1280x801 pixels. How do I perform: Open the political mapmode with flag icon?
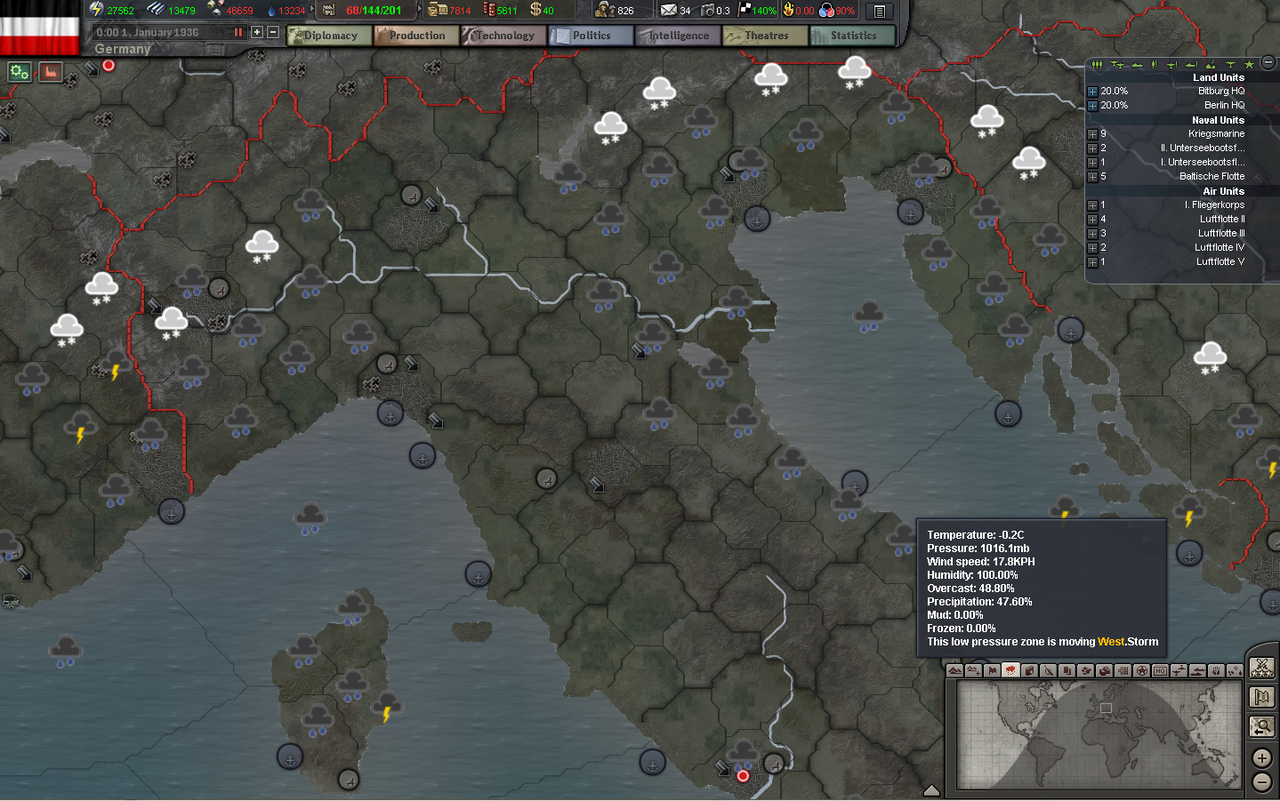(990, 670)
